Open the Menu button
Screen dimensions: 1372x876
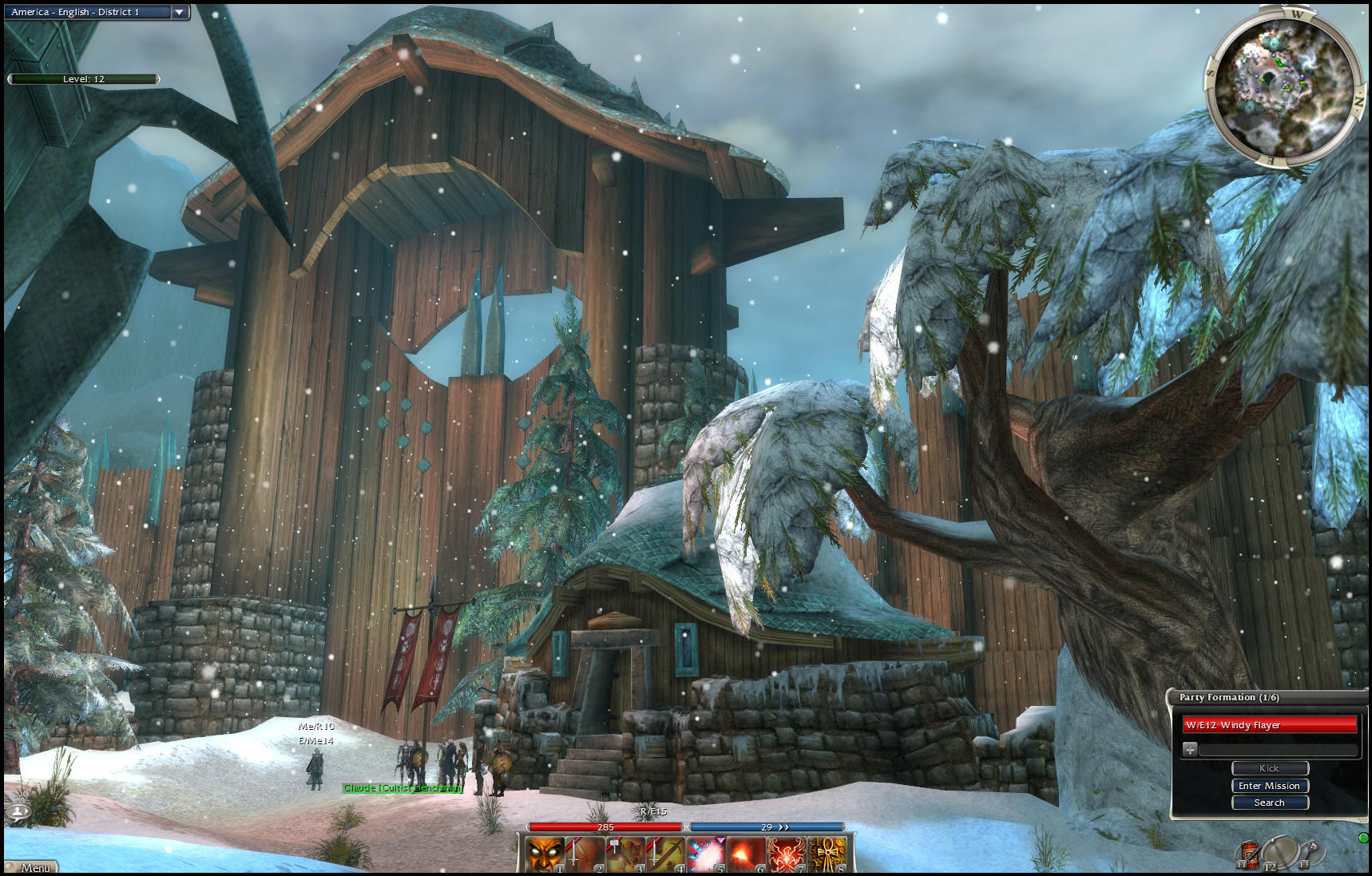32,867
